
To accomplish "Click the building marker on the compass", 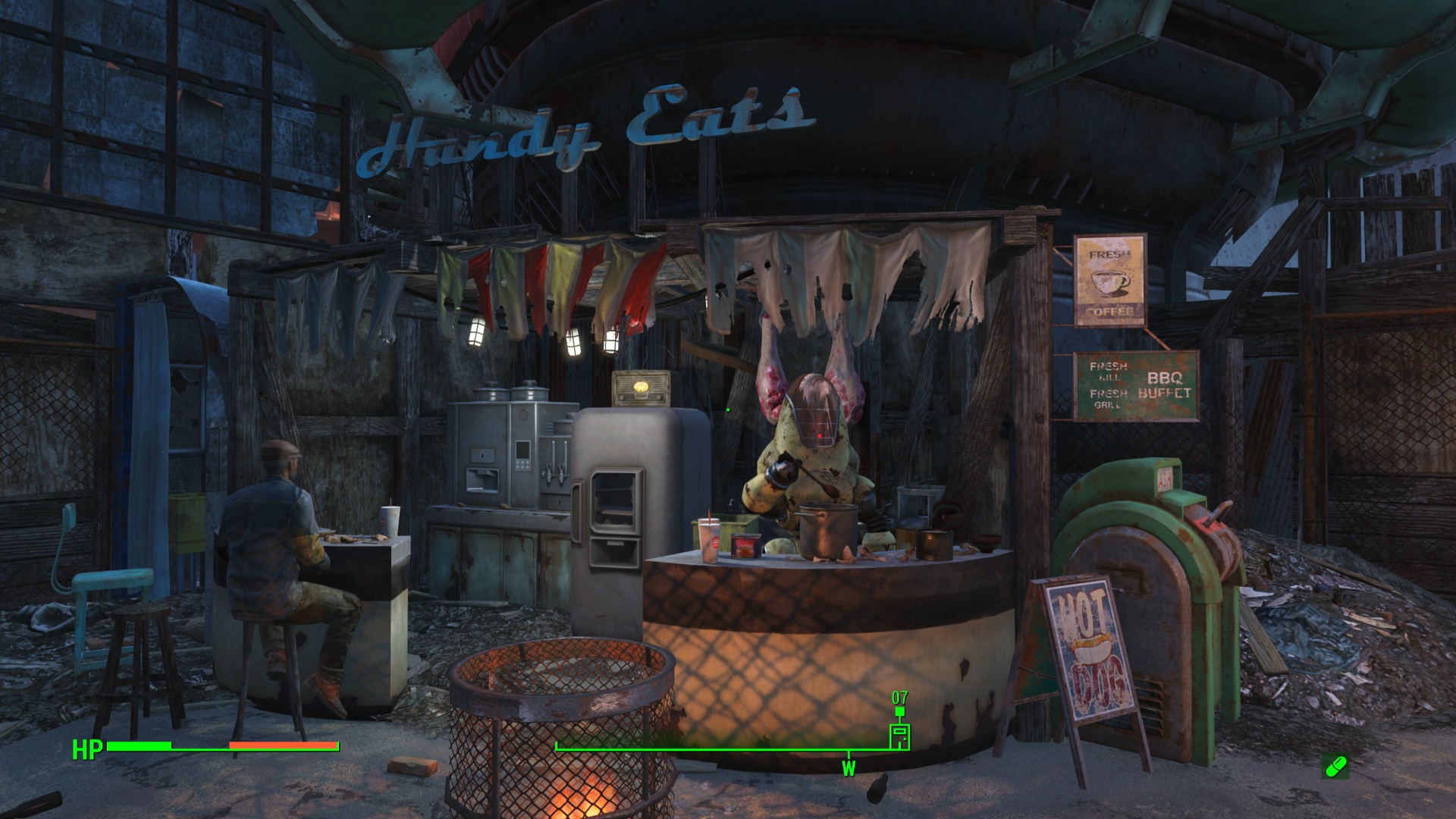I will click(x=899, y=736).
